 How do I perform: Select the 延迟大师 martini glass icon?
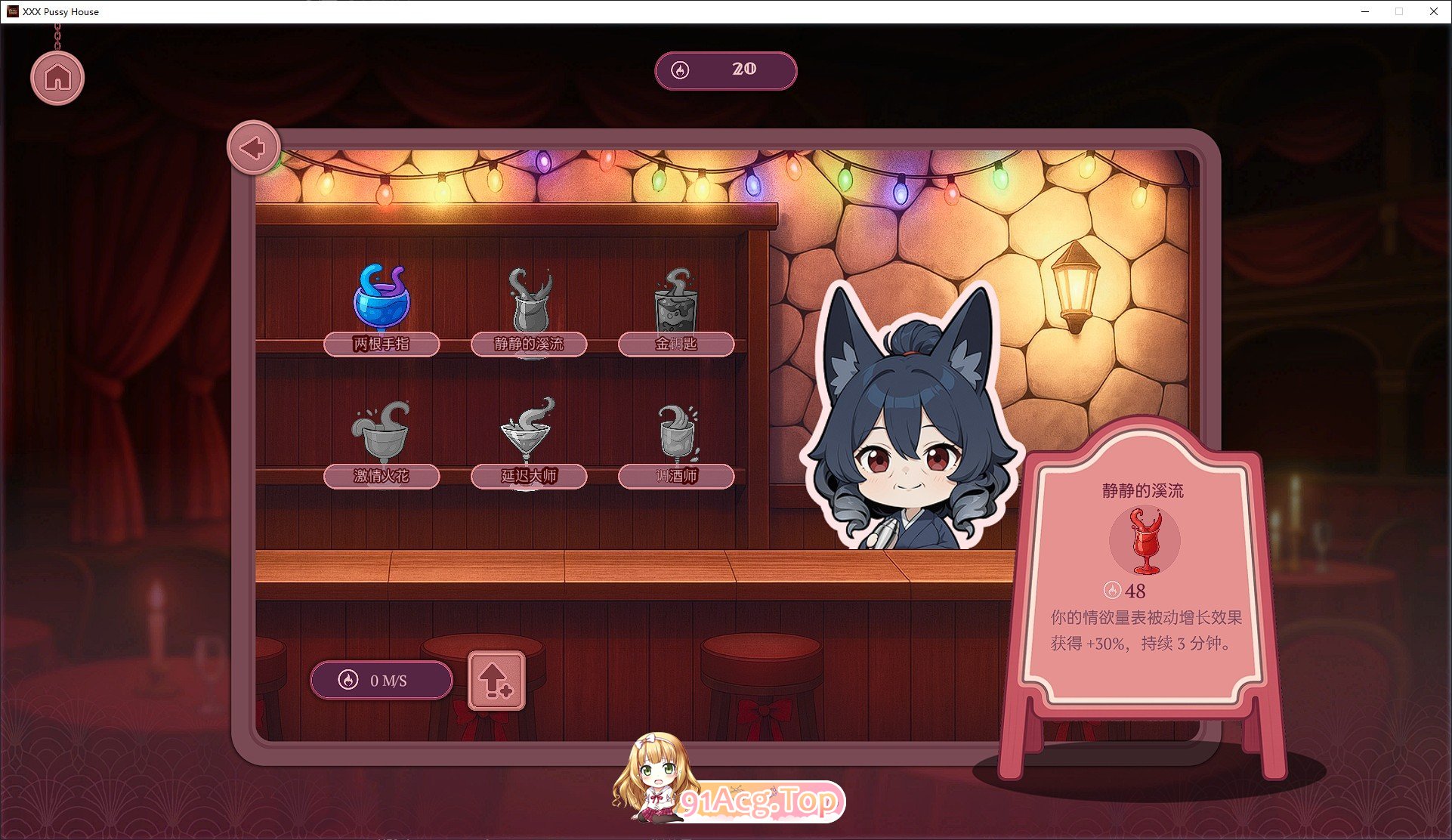pos(529,433)
